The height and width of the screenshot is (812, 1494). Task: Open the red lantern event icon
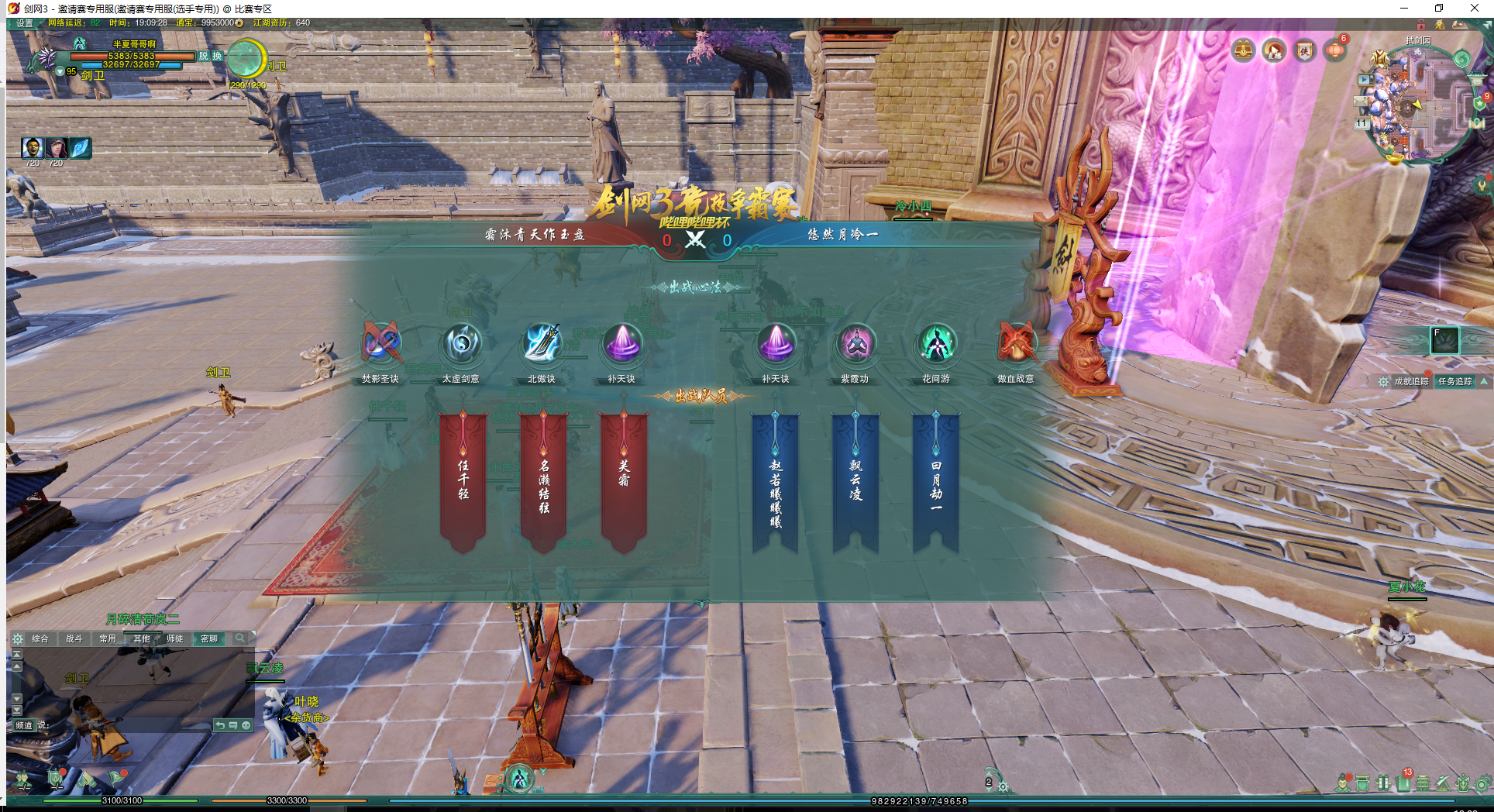1335,50
